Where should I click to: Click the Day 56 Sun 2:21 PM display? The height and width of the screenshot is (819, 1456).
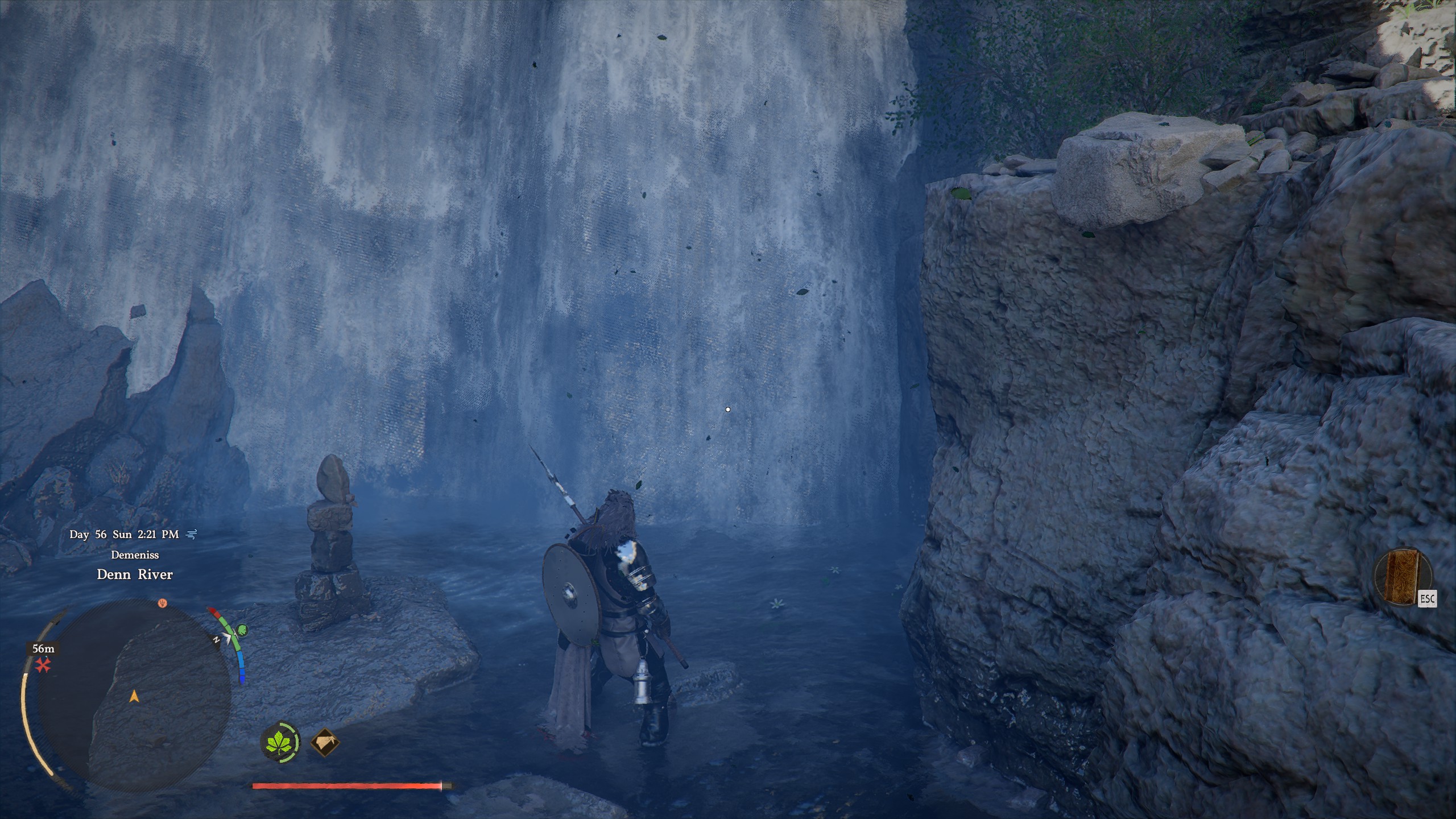(x=123, y=535)
